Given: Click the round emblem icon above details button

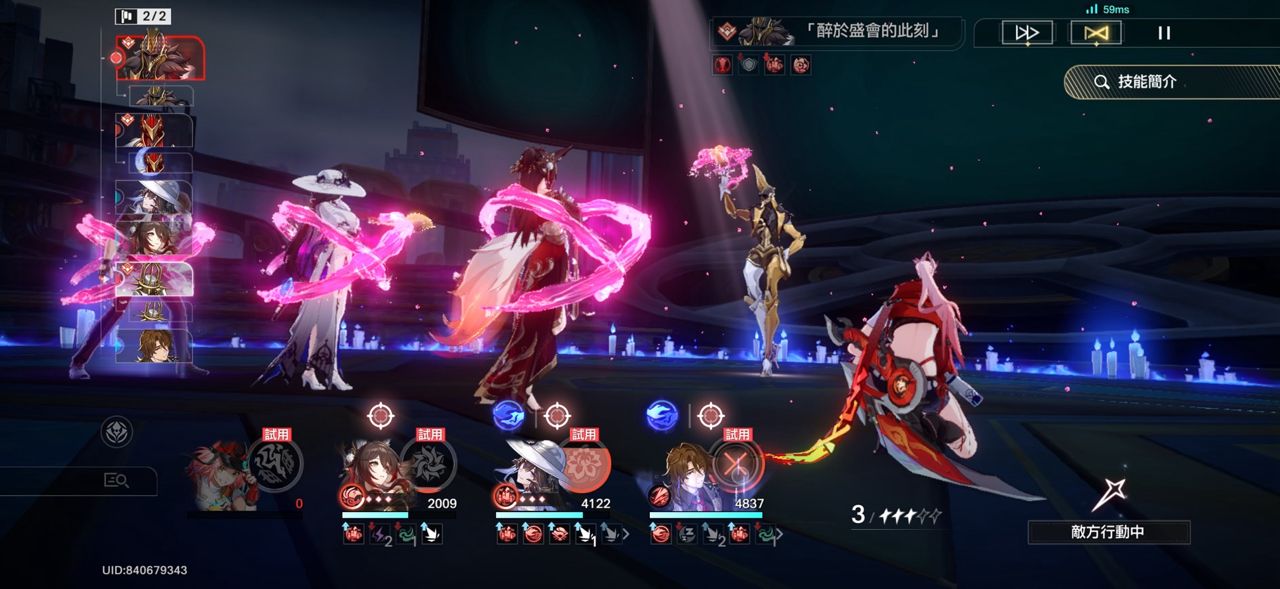Looking at the screenshot, I should click(x=117, y=432).
